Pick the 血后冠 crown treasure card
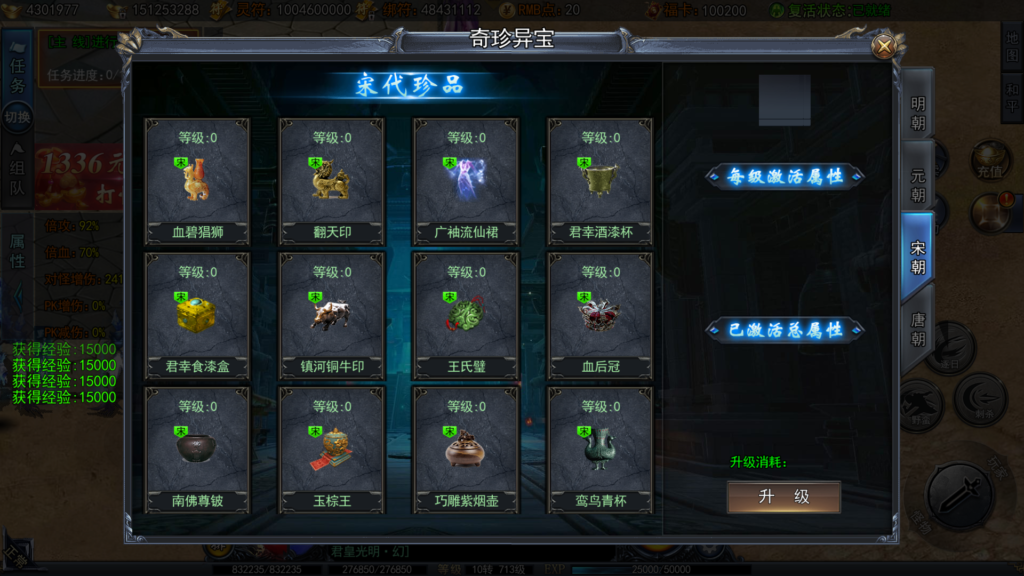Image resolution: width=1024 pixels, height=576 pixels. [600, 316]
